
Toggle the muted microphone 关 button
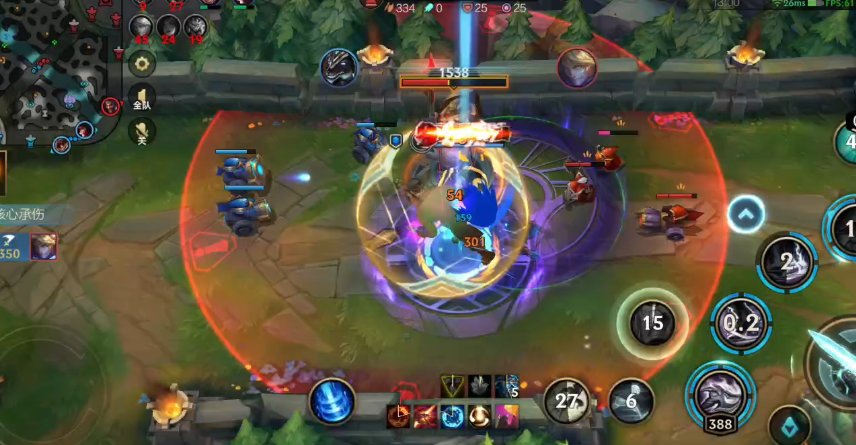coord(142,132)
